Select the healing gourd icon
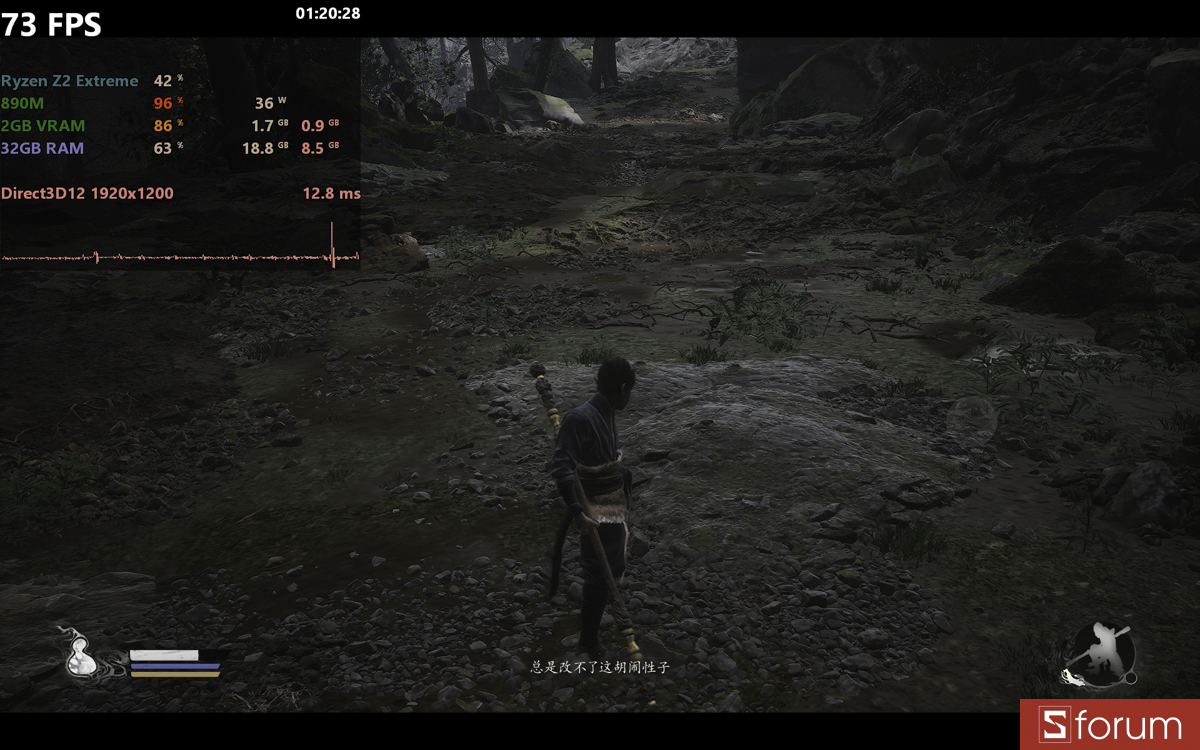The height and width of the screenshot is (750, 1200). tap(78, 656)
